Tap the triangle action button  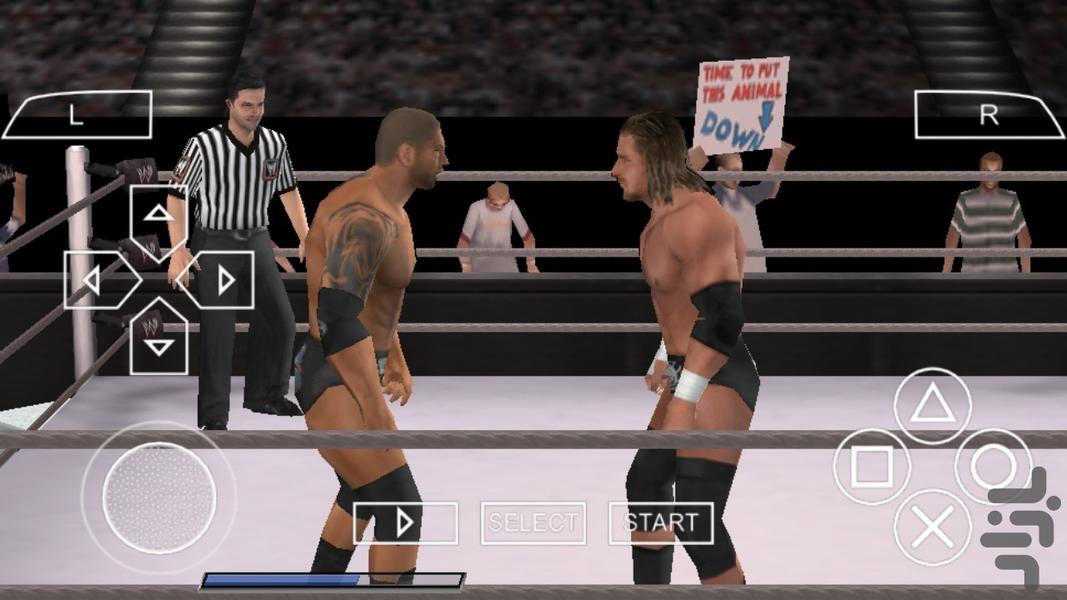(x=932, y=405)
